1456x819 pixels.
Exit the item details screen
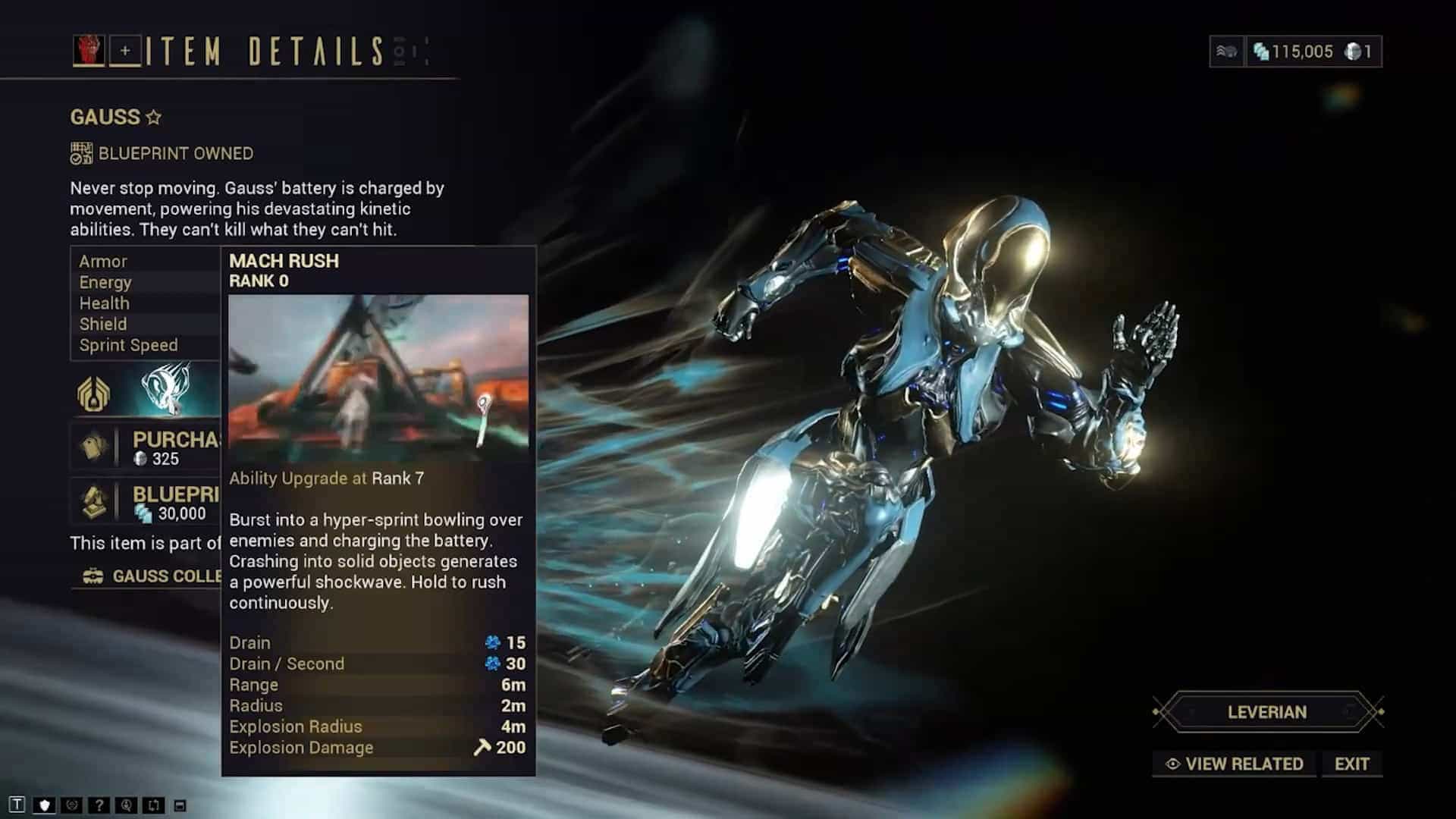1351,764
